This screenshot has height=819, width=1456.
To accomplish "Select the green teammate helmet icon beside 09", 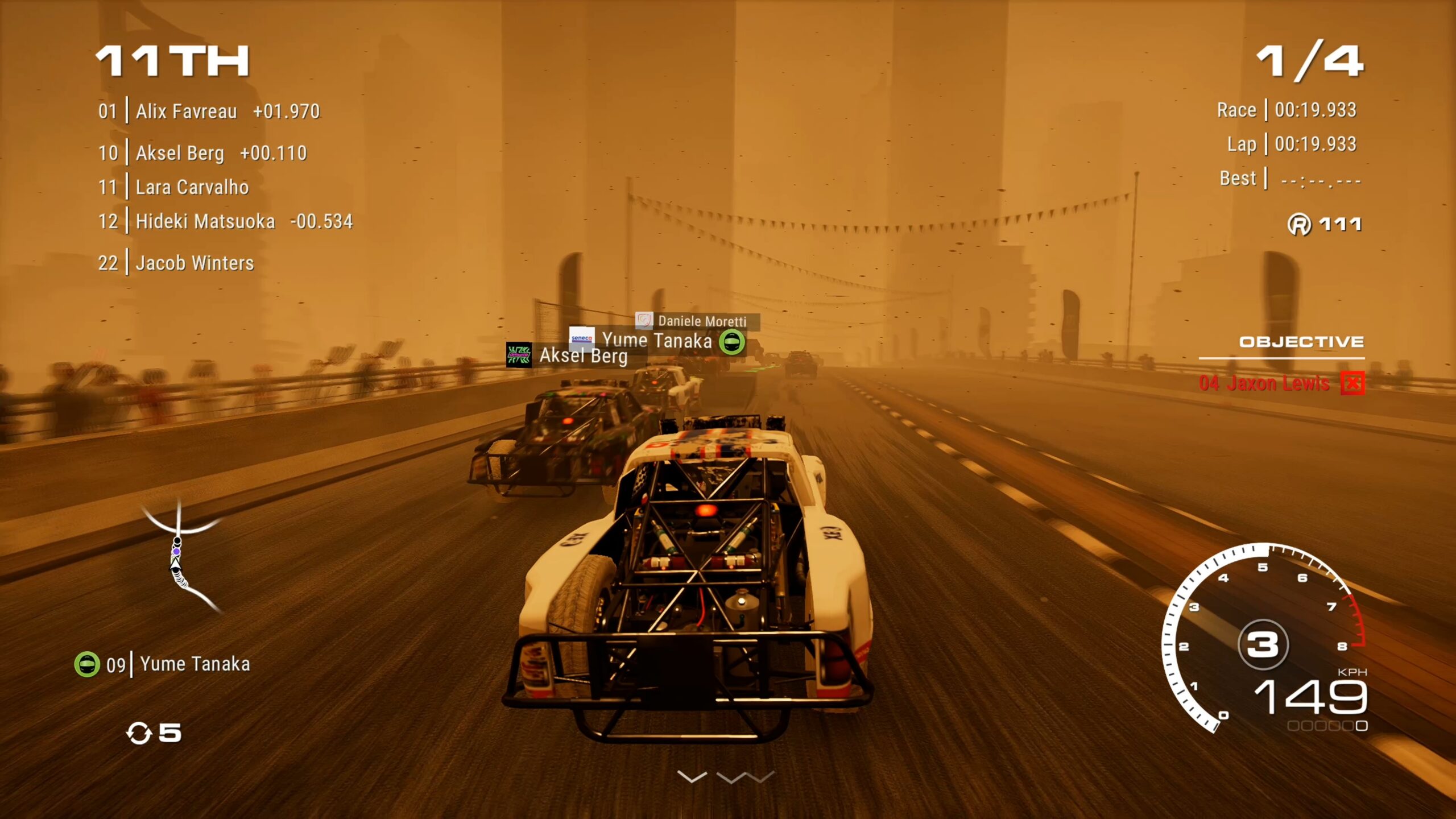I will tap(87, 664).
